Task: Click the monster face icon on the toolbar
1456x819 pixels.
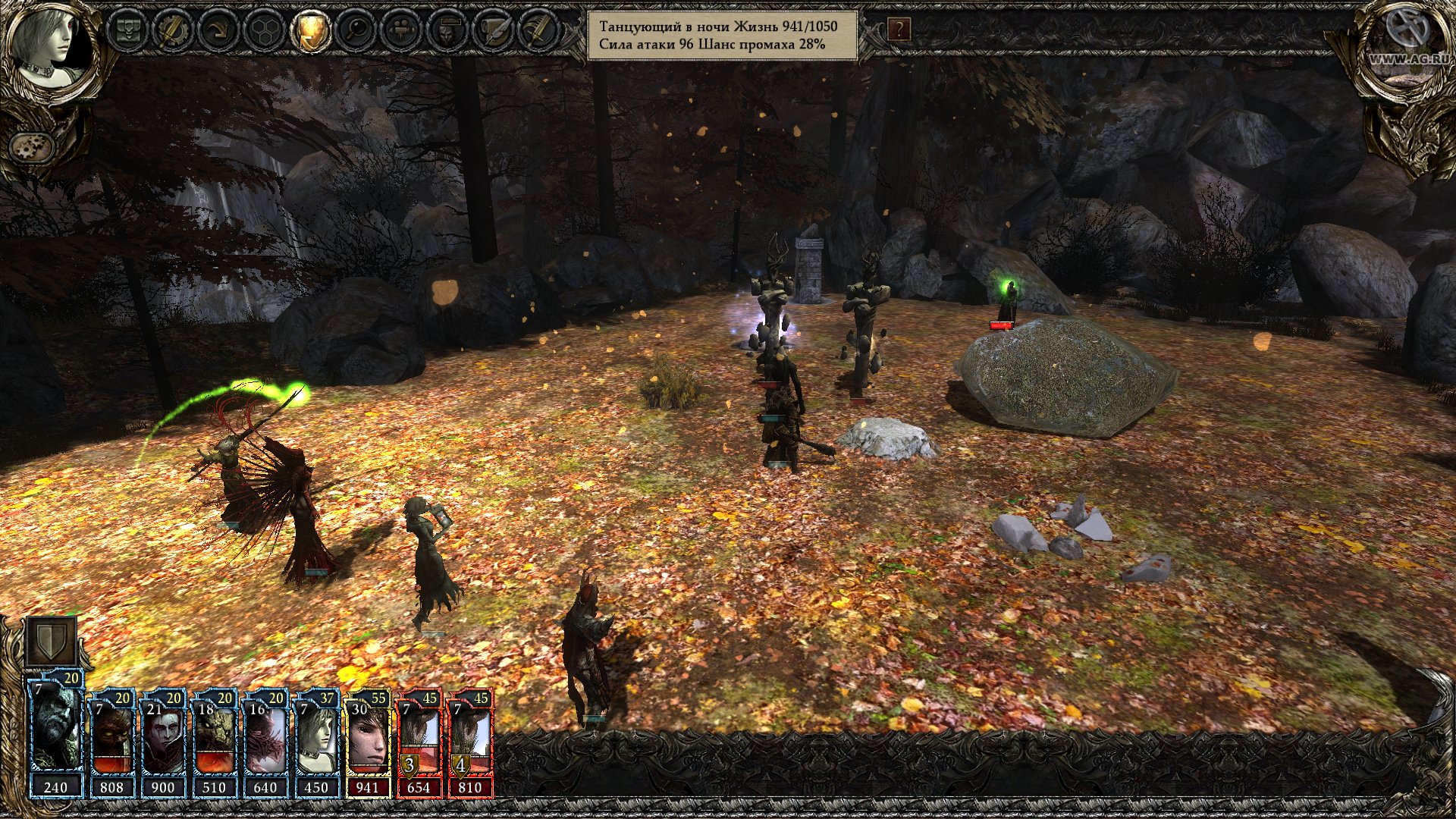Action: [x=447, y=30]
